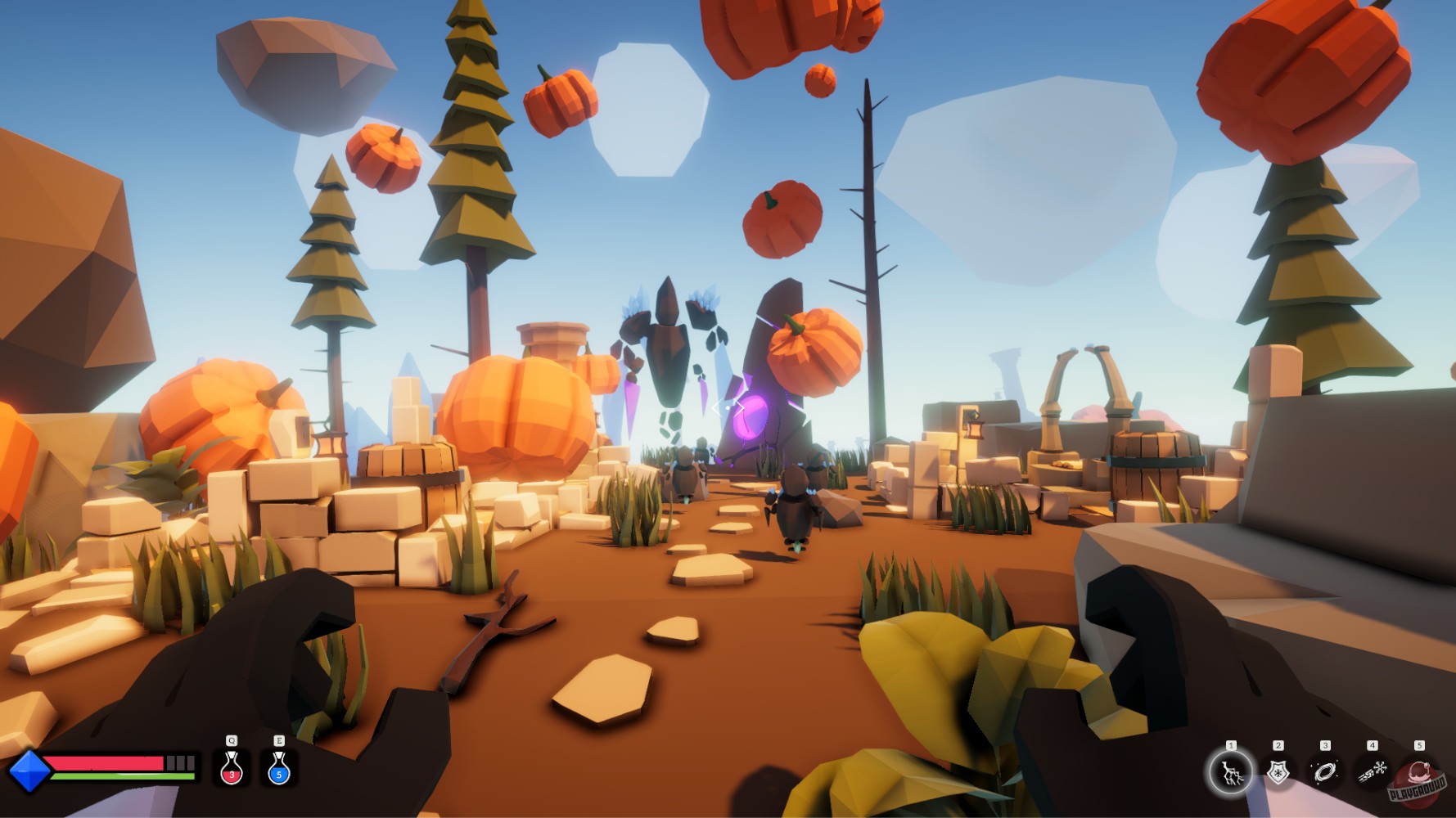Click the Q keybind label above the potion
Viewport: 1456px width, 818px height.
(x=232, y=741)
